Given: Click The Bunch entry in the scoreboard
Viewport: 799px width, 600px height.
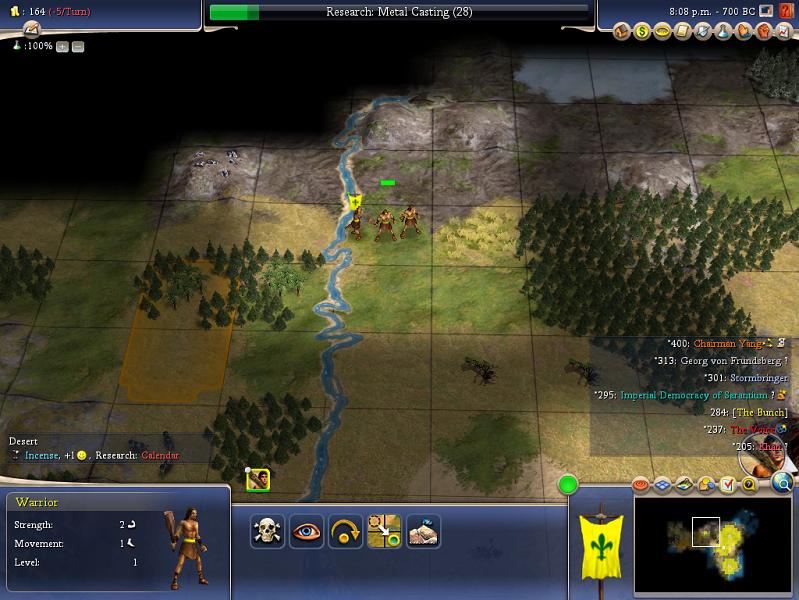Looking at the screenshot, I should (760, 412).
